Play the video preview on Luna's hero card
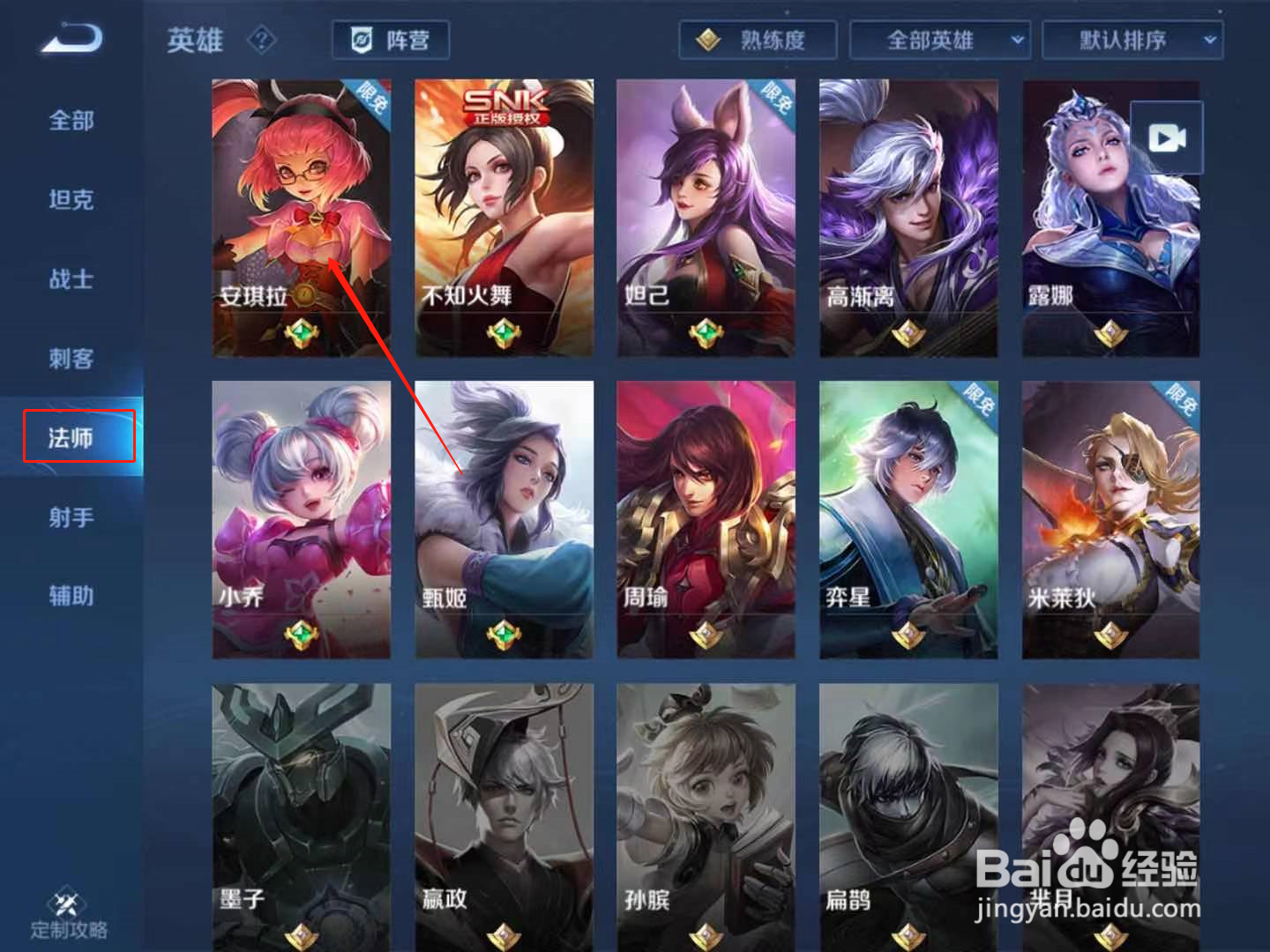The height and width of the screenshot is (952, 1270). click(1166, 137)
